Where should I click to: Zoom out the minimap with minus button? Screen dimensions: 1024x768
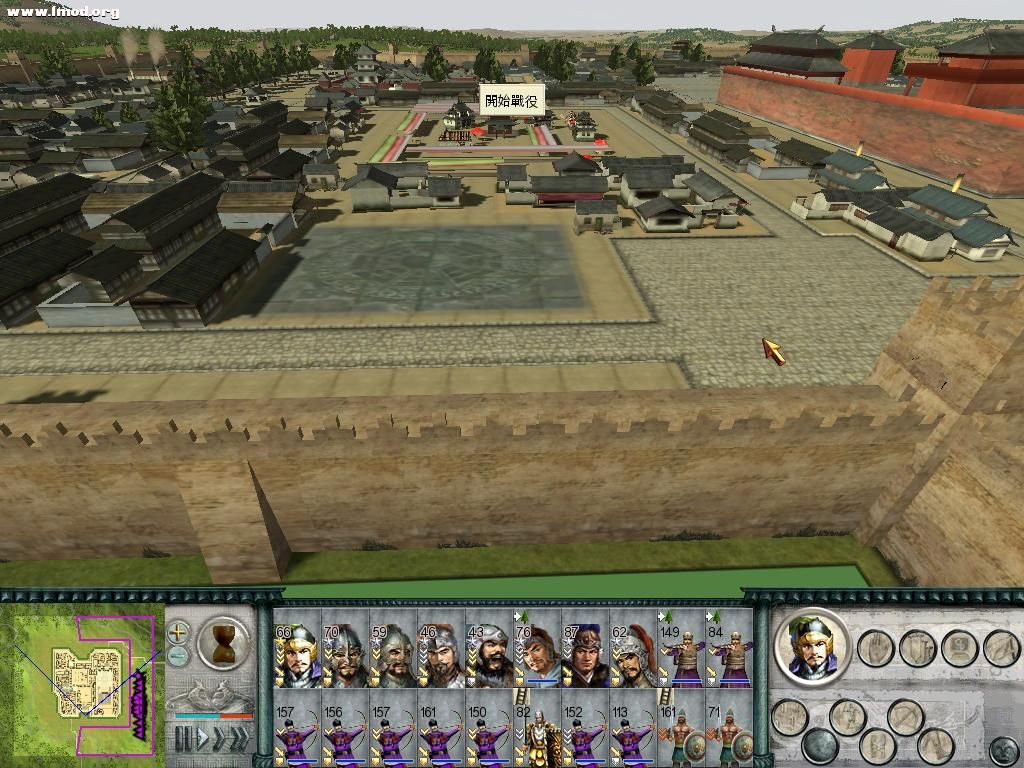[x=178, y=656]
